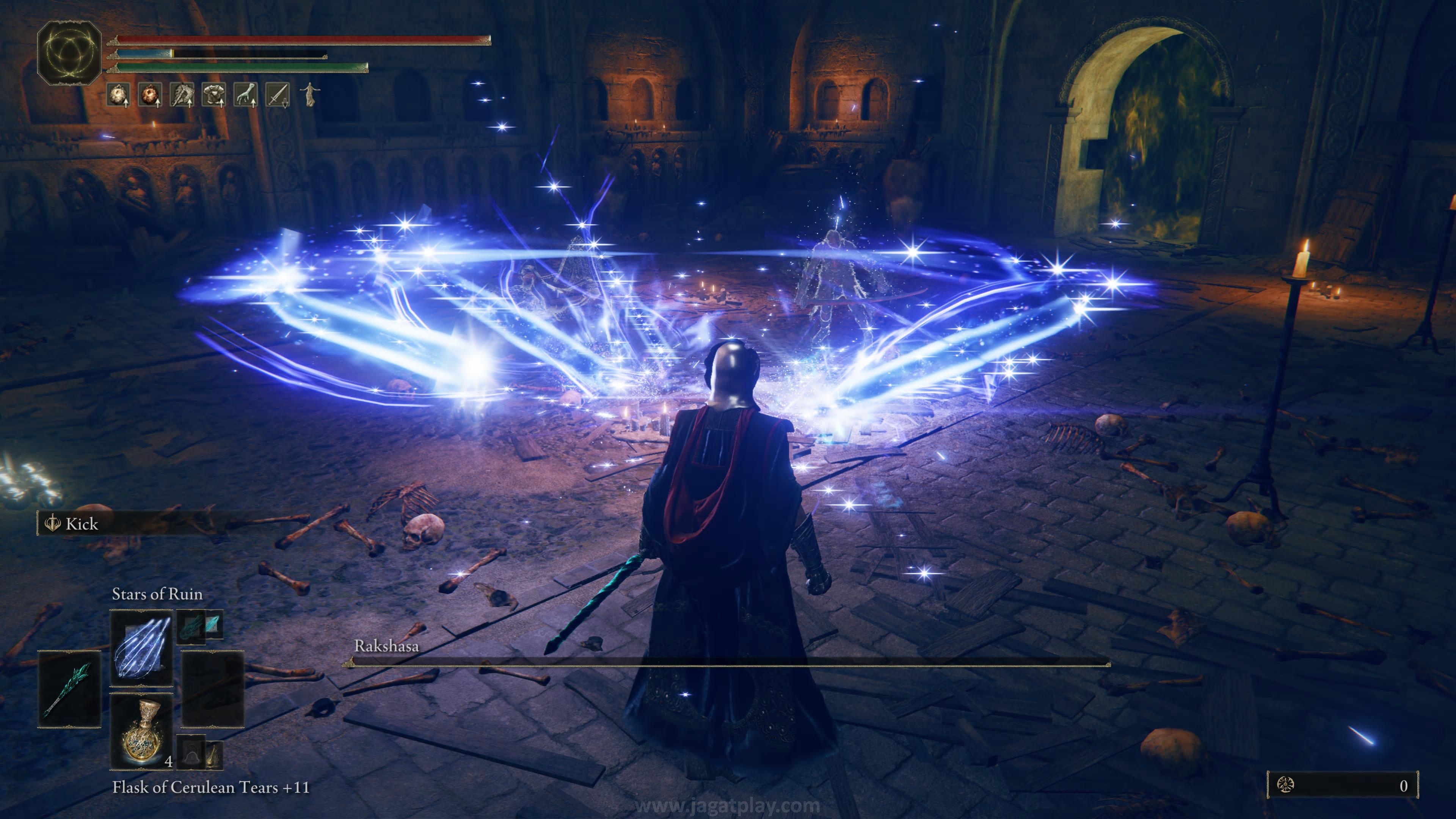
Task: Inspect the pale white orb buff icon
Action: [x=119, y=95]
